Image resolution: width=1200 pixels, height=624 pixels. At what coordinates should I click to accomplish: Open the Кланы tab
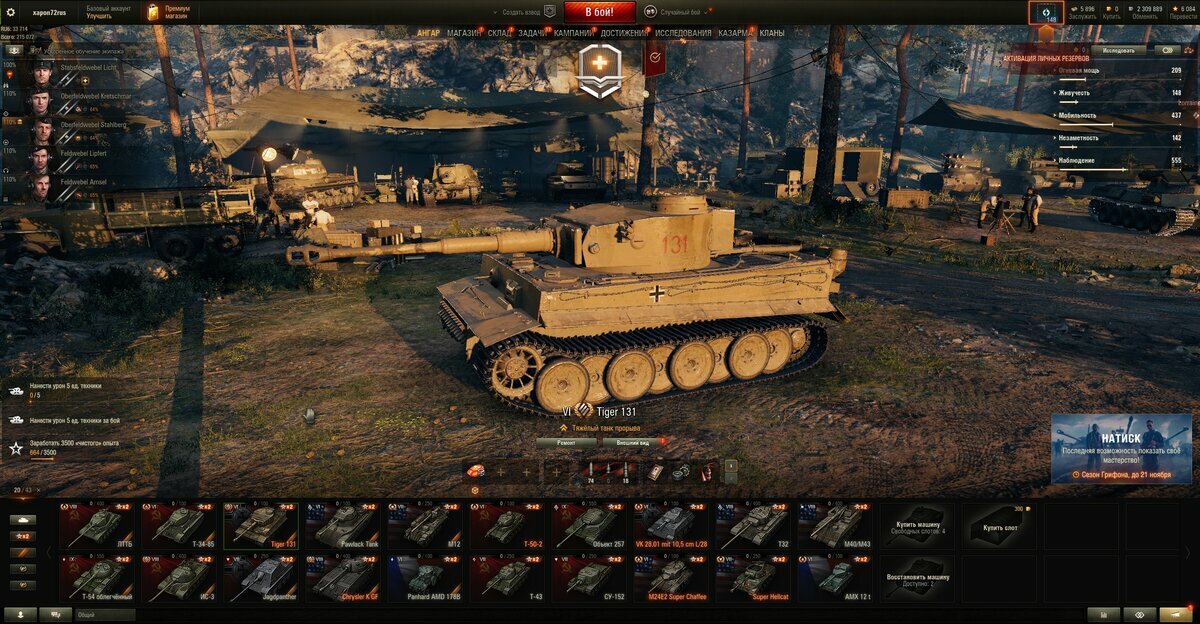(772, 33)
